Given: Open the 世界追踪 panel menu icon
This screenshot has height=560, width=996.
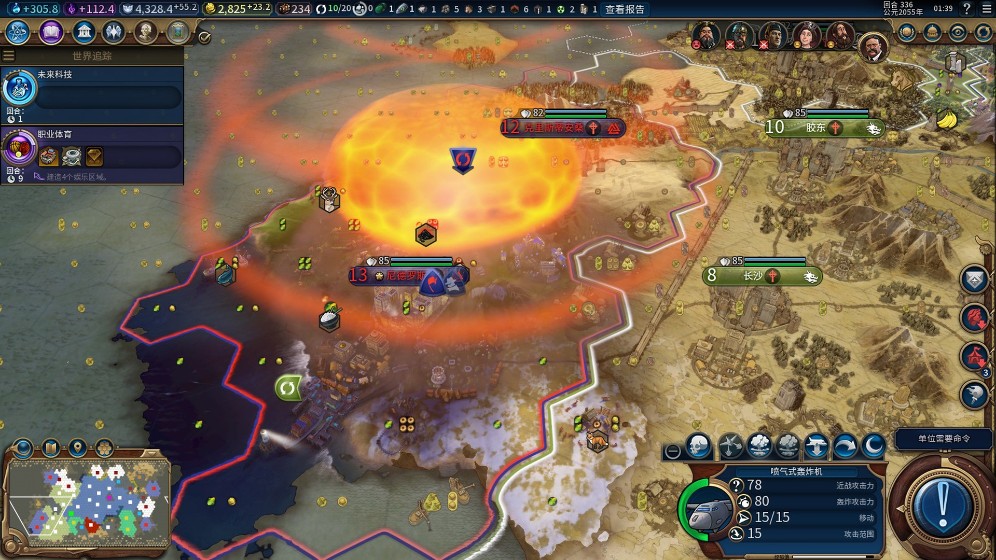Looking at the screenshot, I should point(9,56).
